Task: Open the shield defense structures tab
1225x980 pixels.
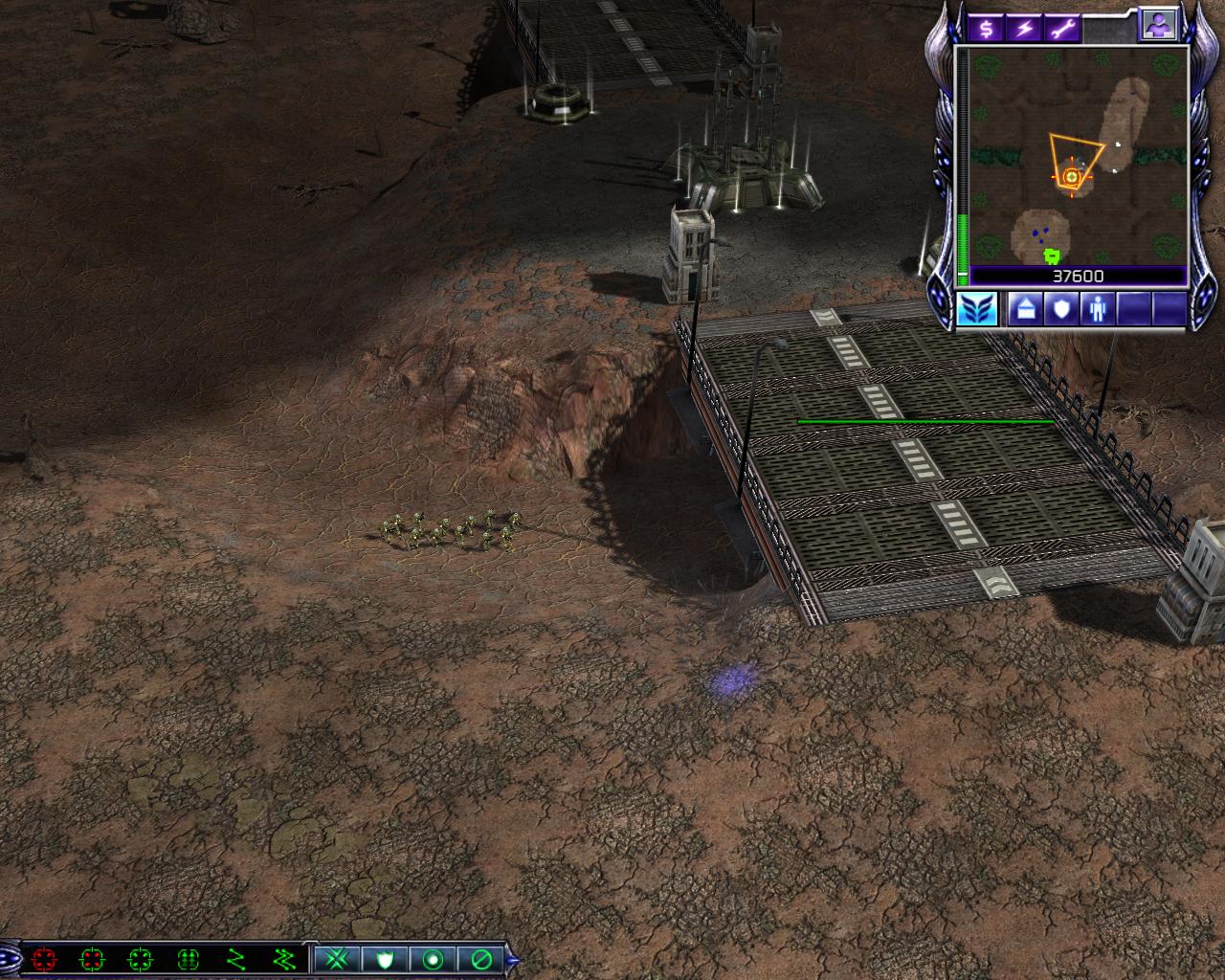Action: point(1059,310)
